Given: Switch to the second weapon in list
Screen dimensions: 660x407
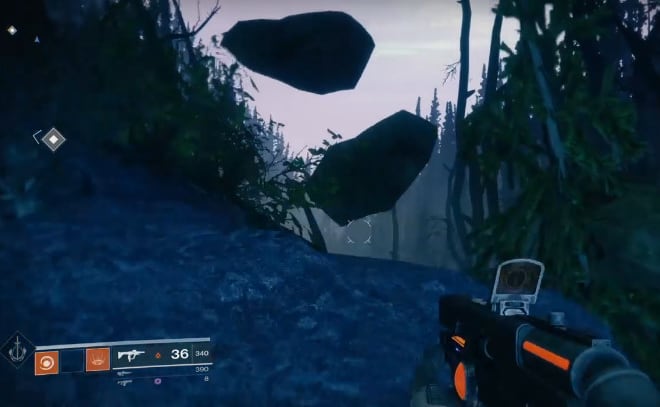Looking at the screenshot, I should 124,371.
